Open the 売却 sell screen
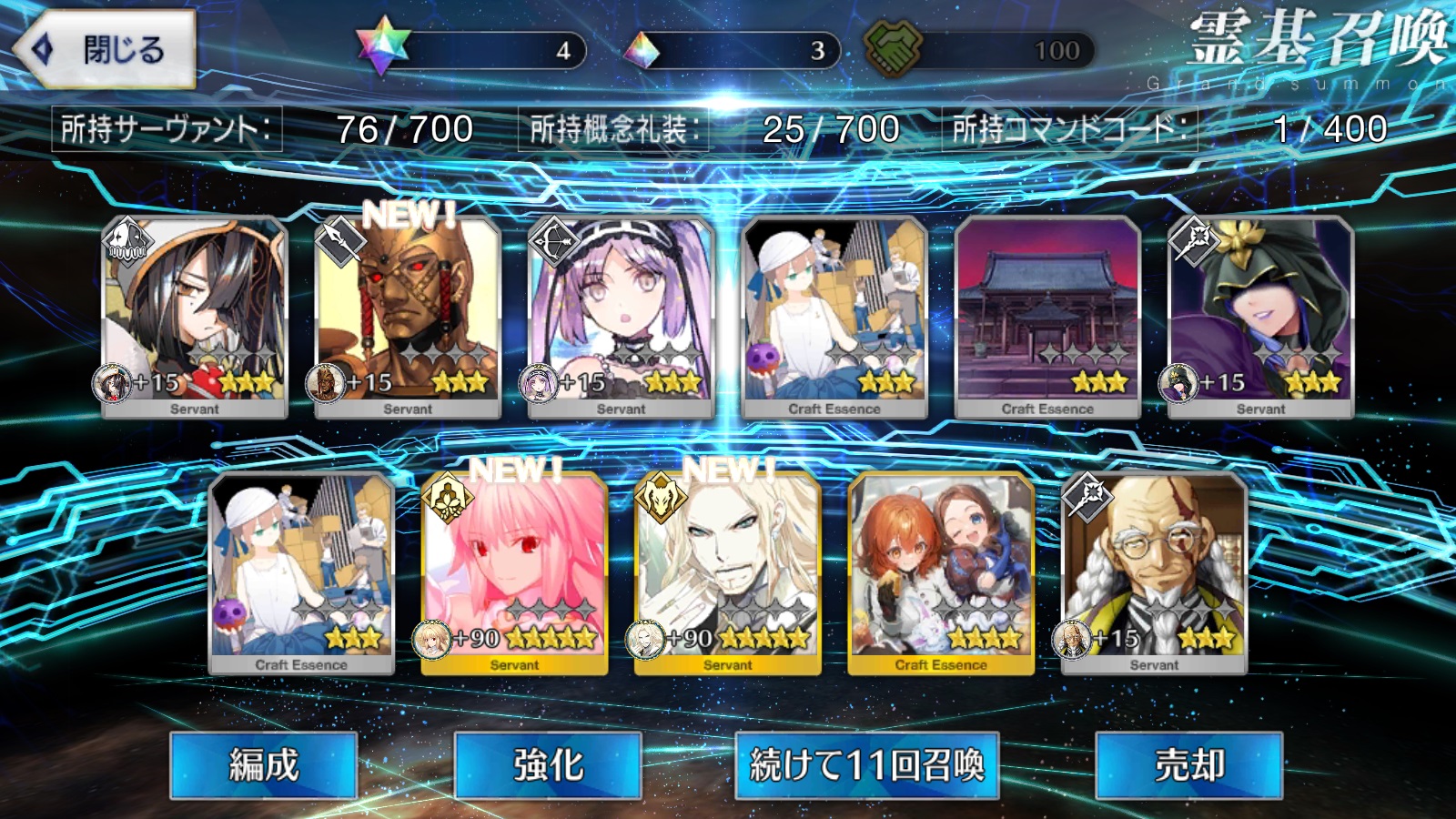The width and height of the screenshot is (1456, 819). click(1188, 765)
